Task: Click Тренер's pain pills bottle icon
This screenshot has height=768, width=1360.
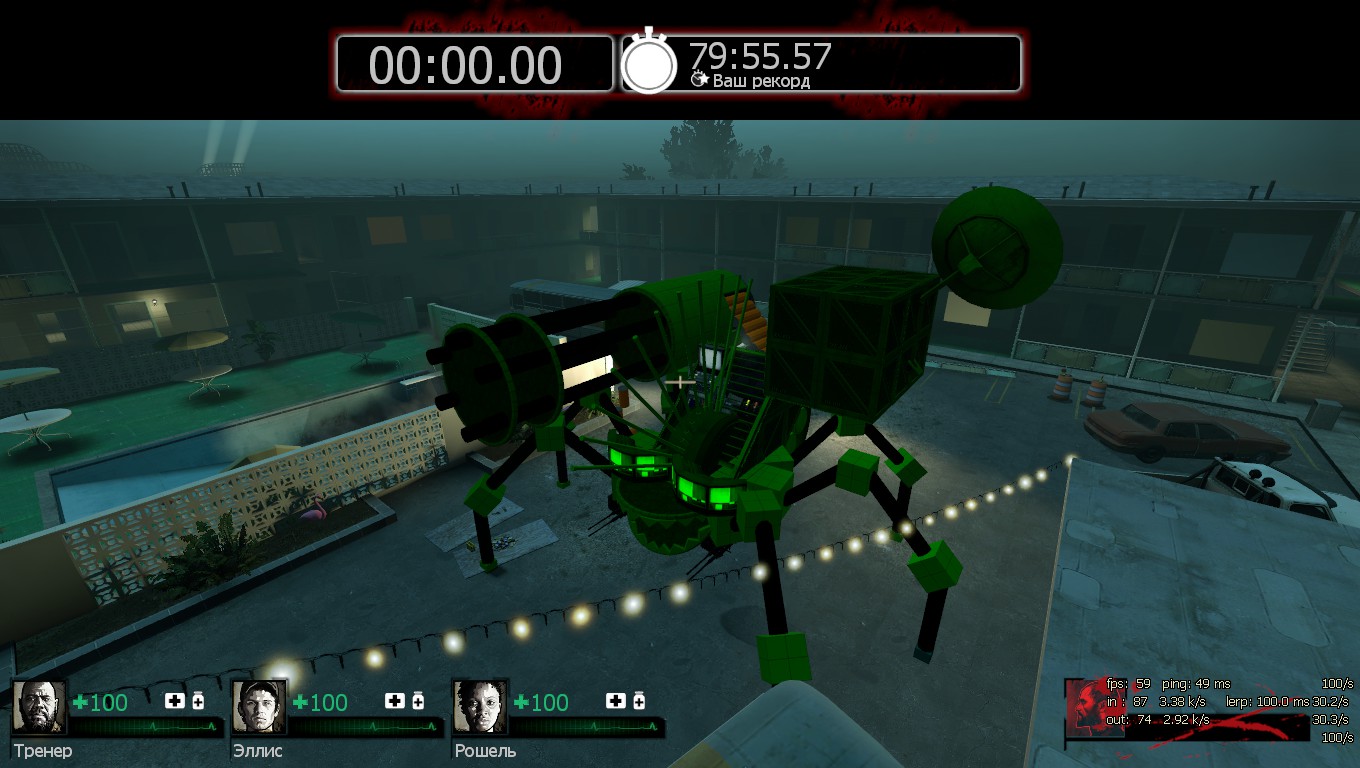Action: click(x=198, y=700)
